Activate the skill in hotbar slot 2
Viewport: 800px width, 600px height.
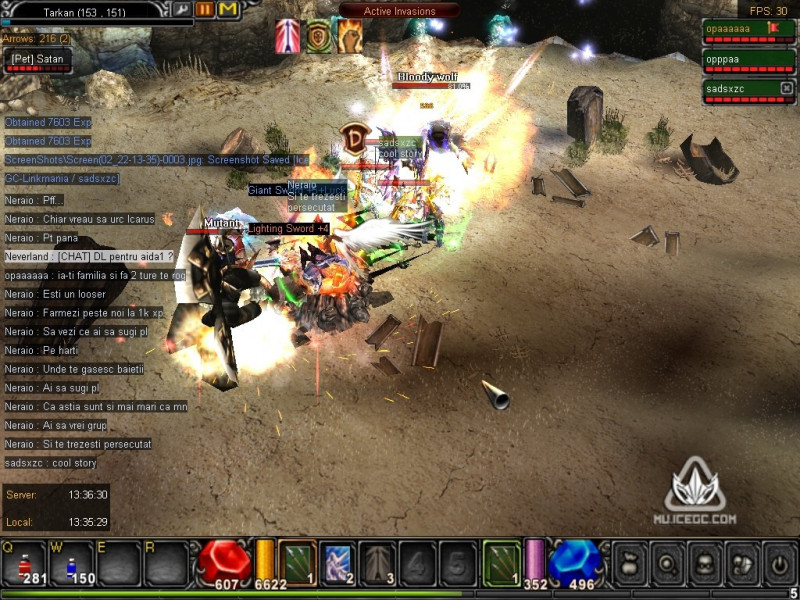click(x=337, y=562)
